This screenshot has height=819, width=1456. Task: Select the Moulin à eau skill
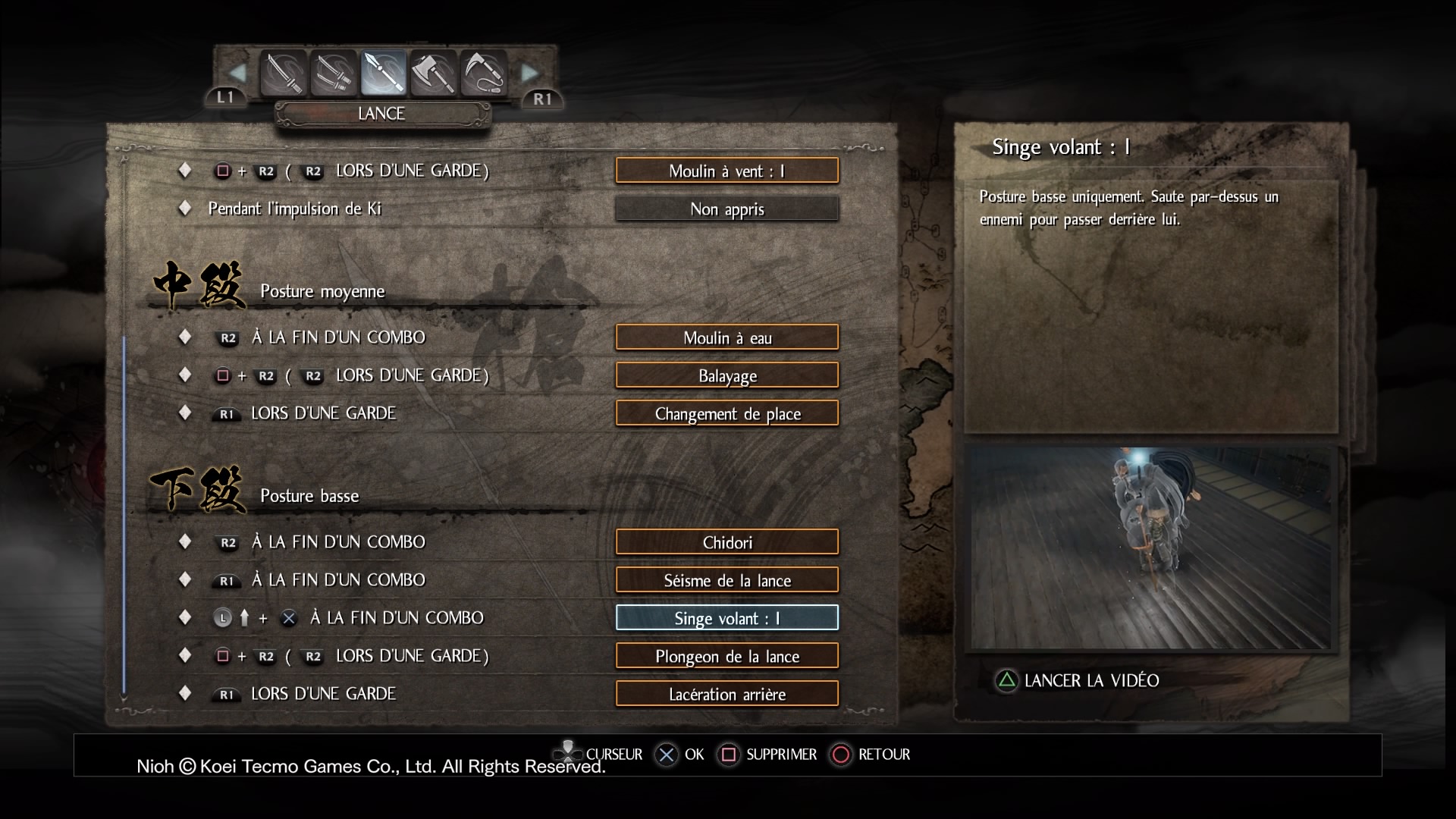726,337
